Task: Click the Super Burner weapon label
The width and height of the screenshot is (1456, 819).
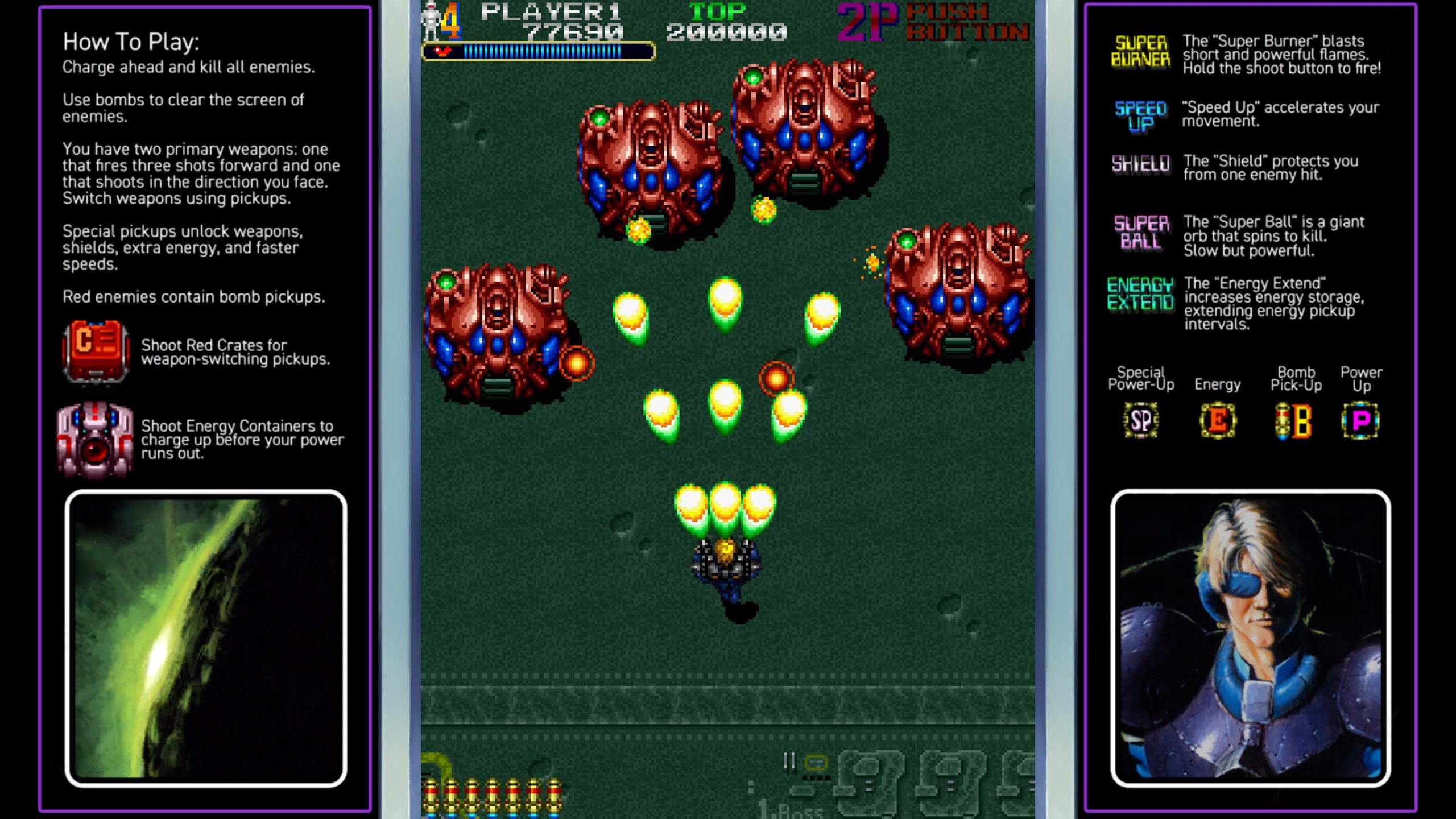Action: tap(1140, 51)
